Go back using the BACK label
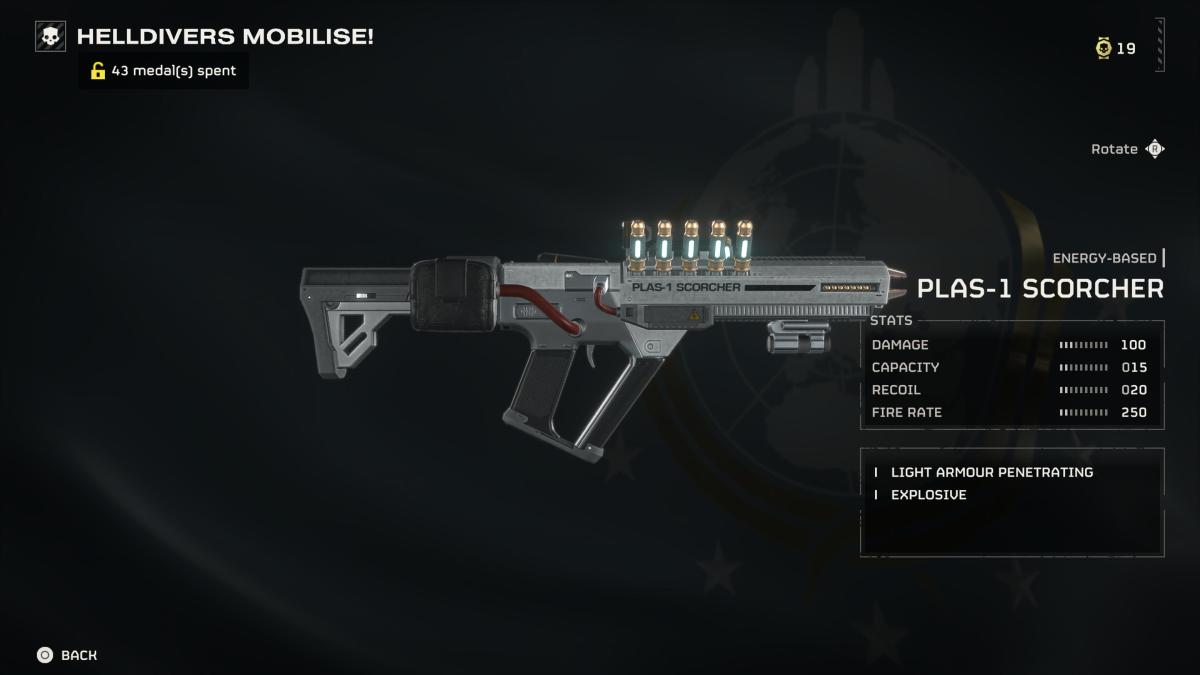Image resolution: width=1200 pixels, height=675 pixels. pos(79,655)
